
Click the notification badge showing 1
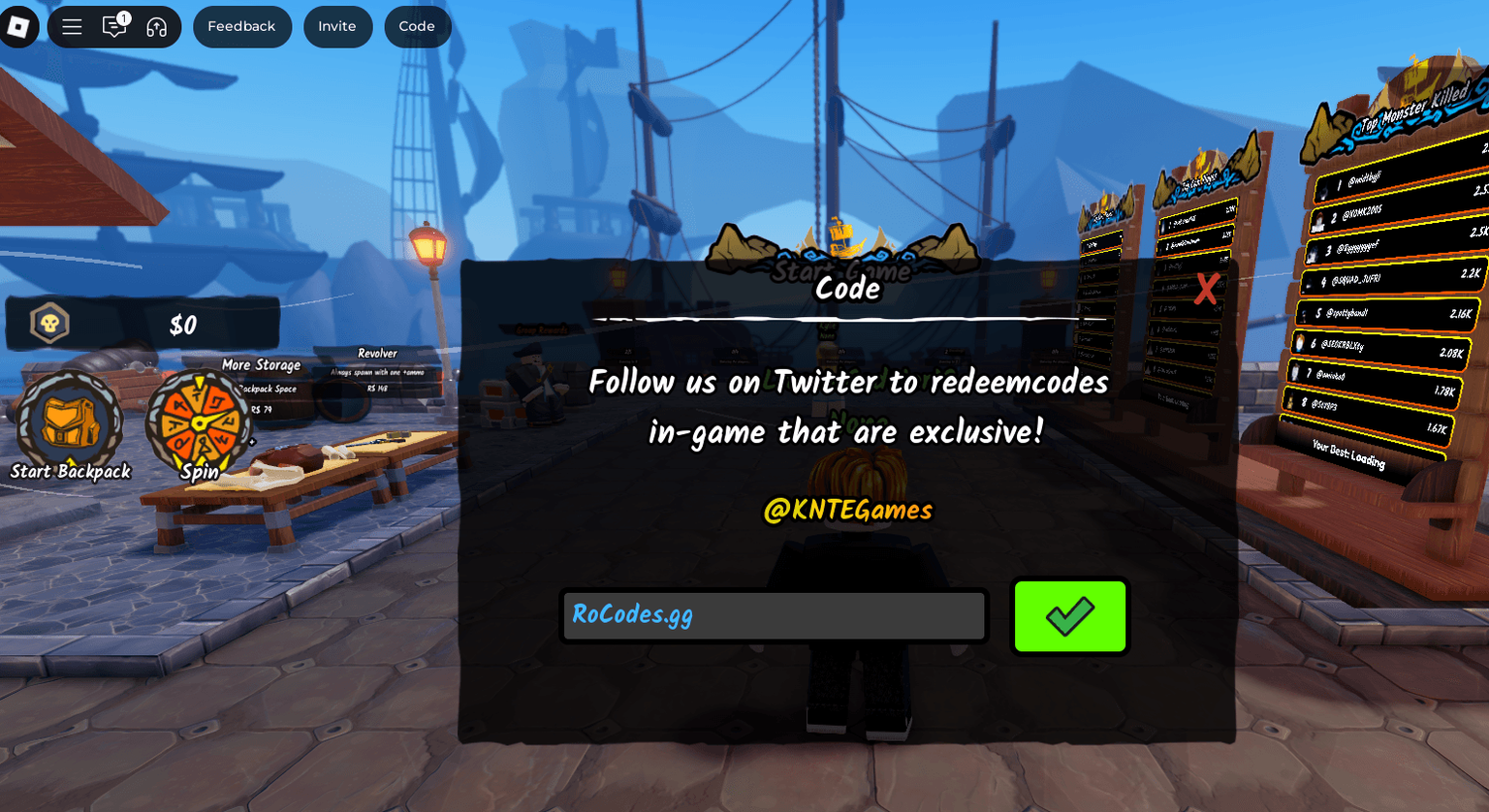coord(123,16)
